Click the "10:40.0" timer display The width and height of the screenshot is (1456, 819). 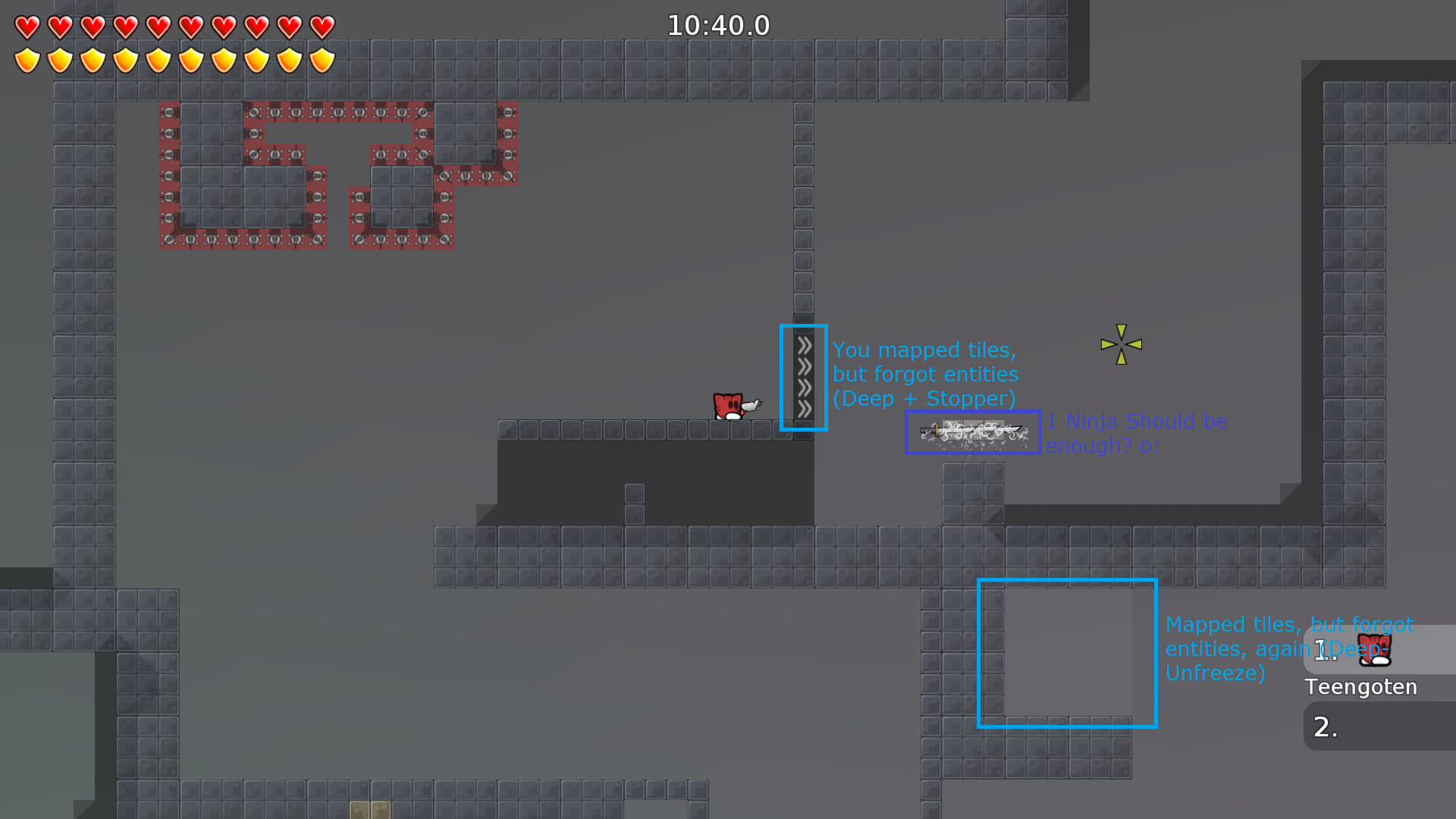(x=718, y=25)
